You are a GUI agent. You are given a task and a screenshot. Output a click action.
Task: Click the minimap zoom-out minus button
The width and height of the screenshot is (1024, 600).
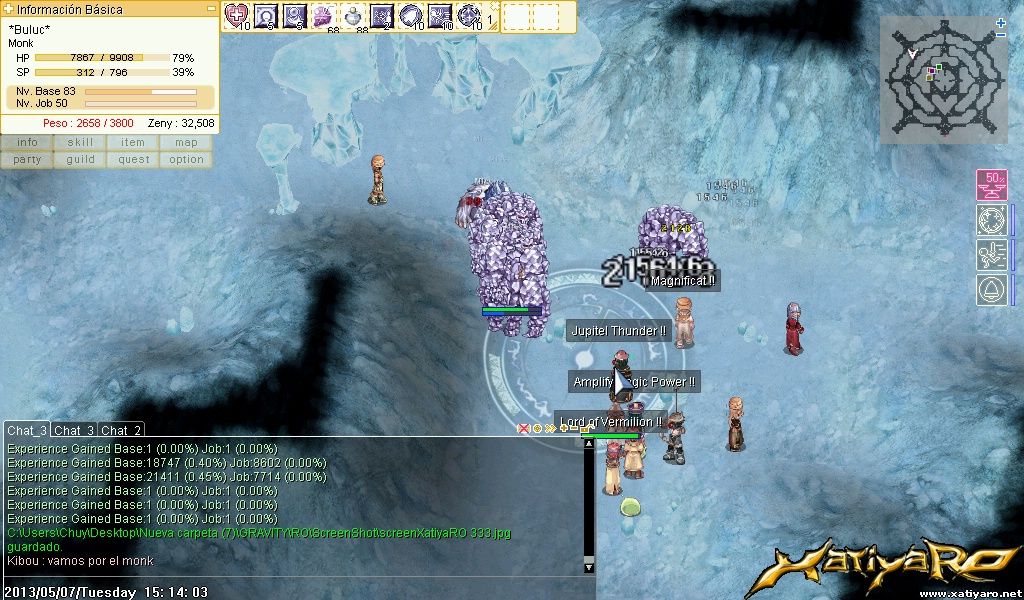[x=1001, y=35]
